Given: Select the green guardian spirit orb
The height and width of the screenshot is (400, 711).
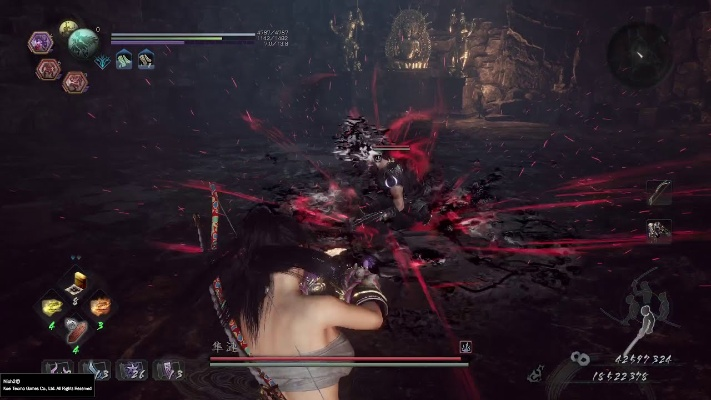Looking at the screenshot, I should tap(83, 42).
